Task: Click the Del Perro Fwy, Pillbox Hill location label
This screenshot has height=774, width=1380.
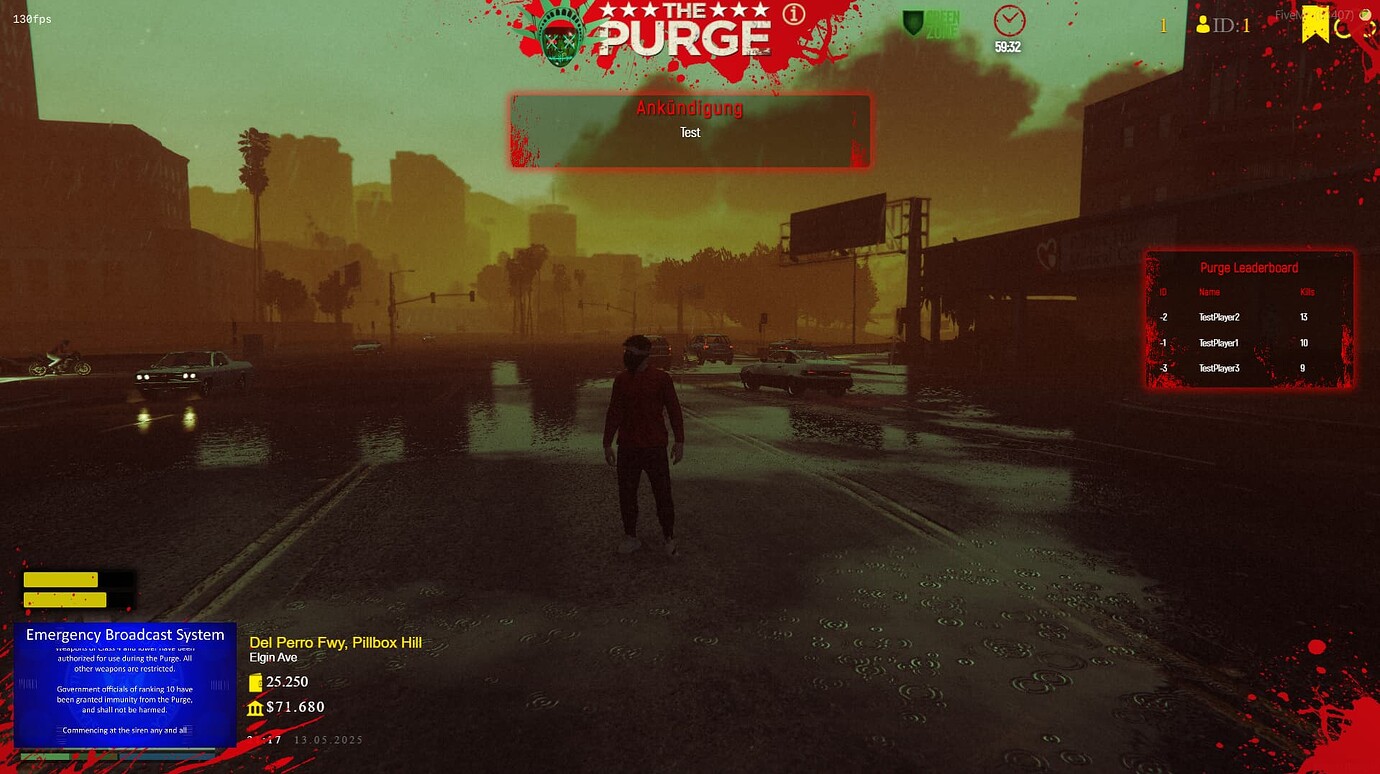Action: pos(336,643)
